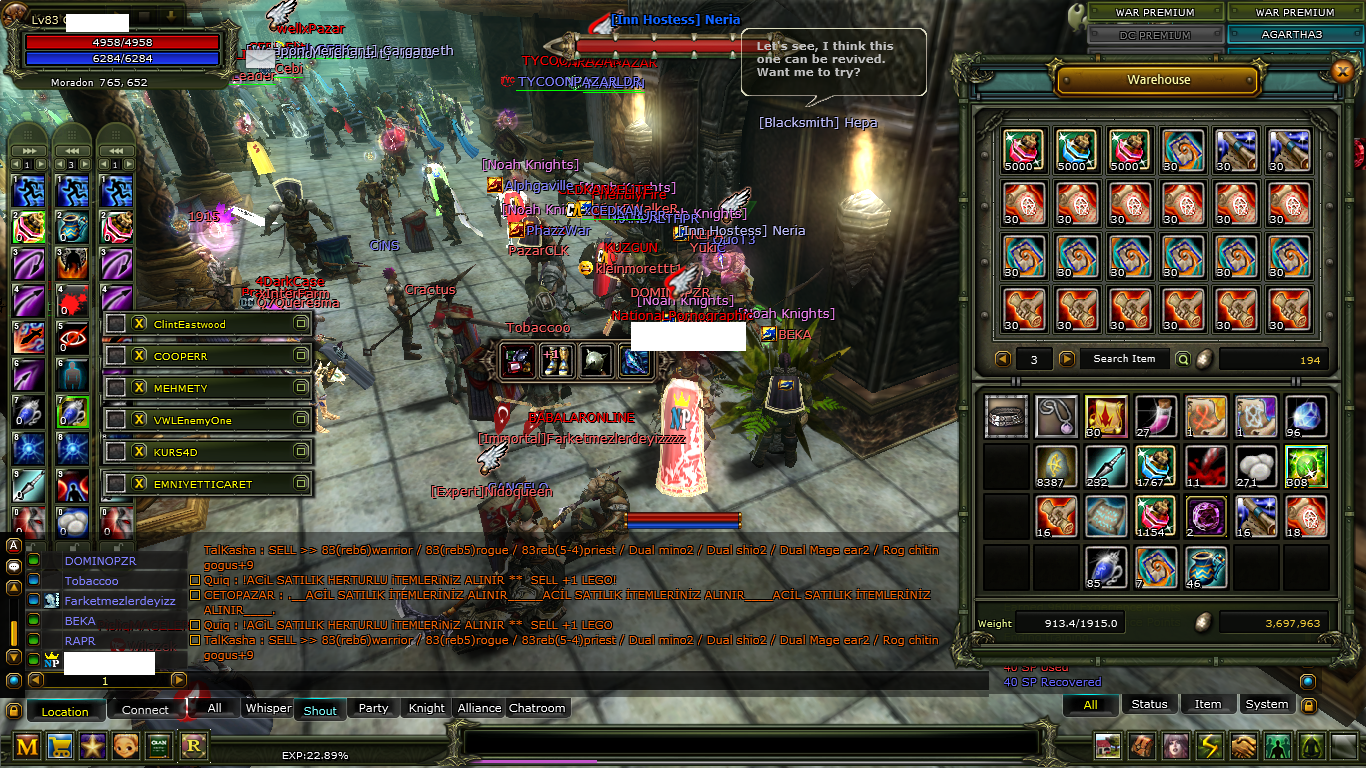
Task: Select the blue crystal gem with 96
Action: pos(1308,416)
